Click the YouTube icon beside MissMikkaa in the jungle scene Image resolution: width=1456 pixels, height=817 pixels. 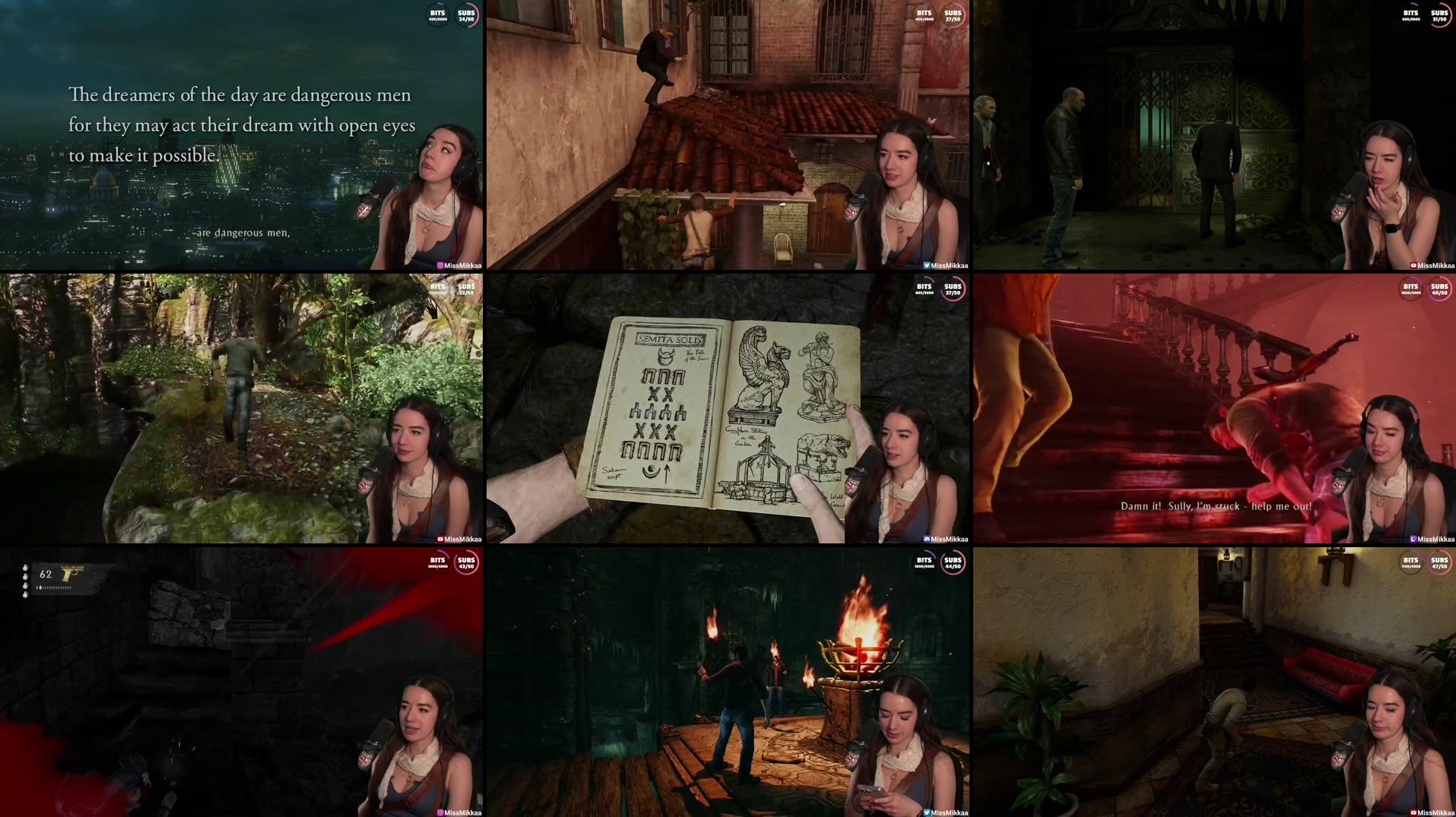pyautogui.click(x=441, y=538)
